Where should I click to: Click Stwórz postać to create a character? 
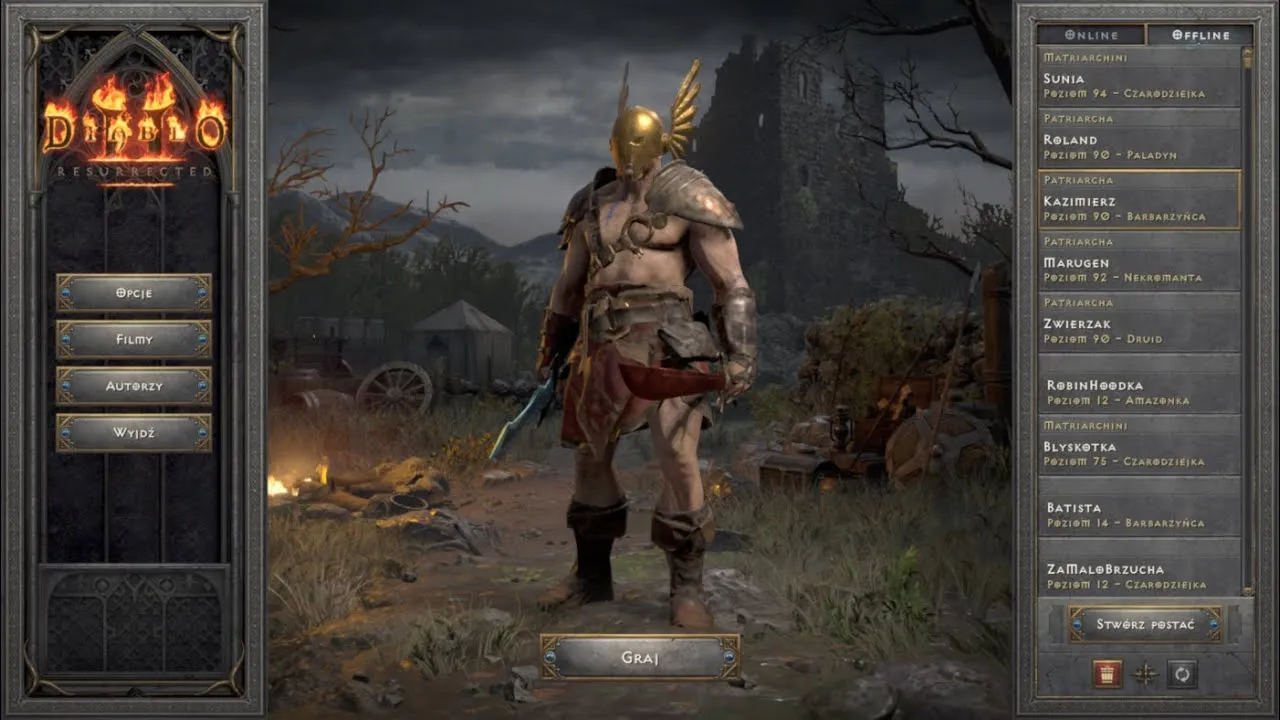pos(1145,624)
